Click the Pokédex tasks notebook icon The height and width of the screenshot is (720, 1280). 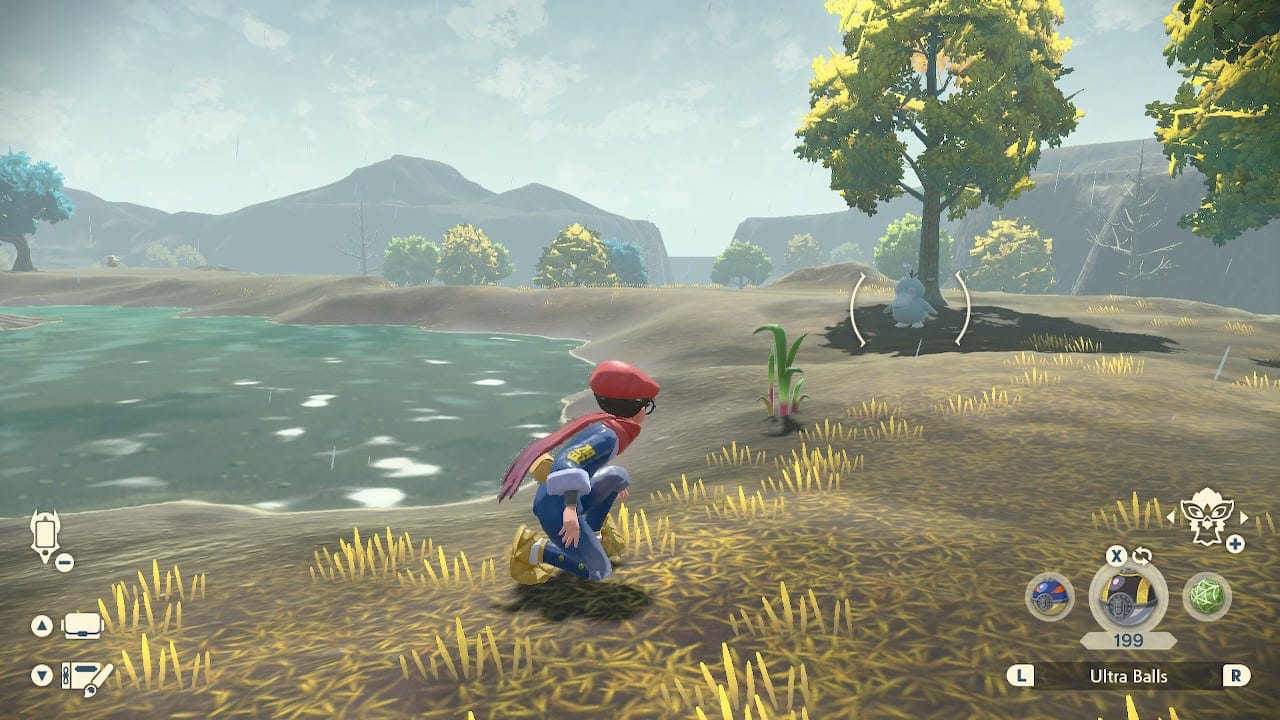pos(83,677)
